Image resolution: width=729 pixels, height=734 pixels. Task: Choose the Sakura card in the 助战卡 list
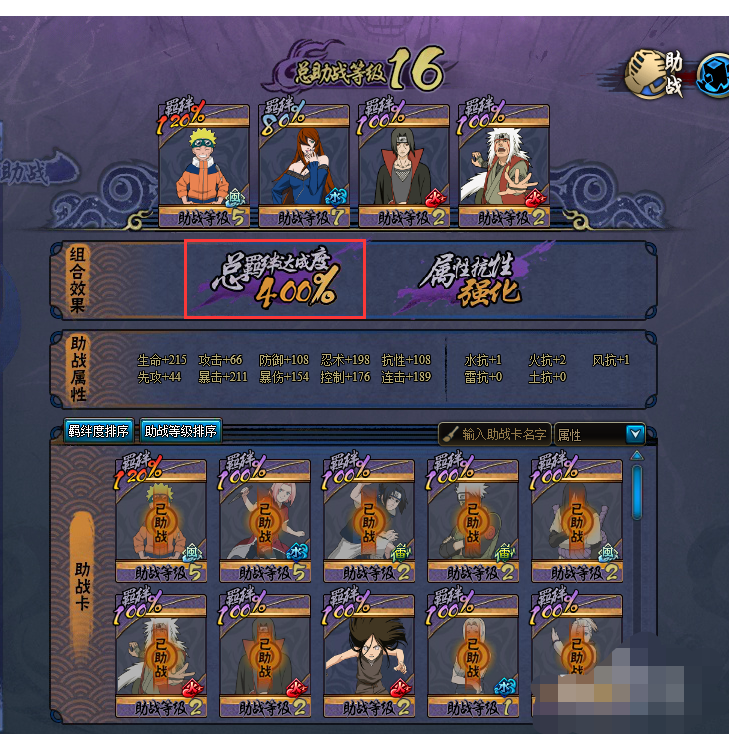[265, 520]
